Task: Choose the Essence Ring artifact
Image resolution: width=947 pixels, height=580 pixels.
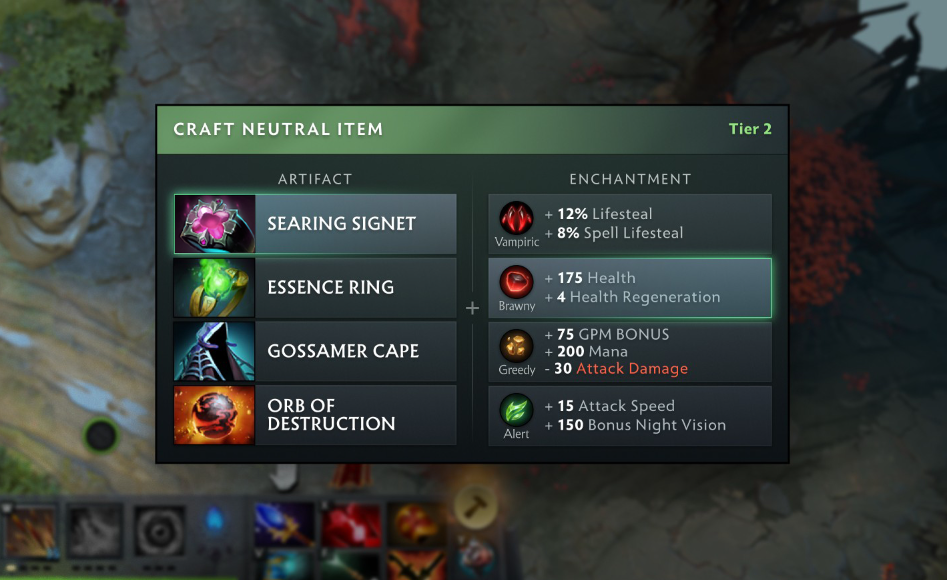Action: pyautogui.click(x=315, y=288)
